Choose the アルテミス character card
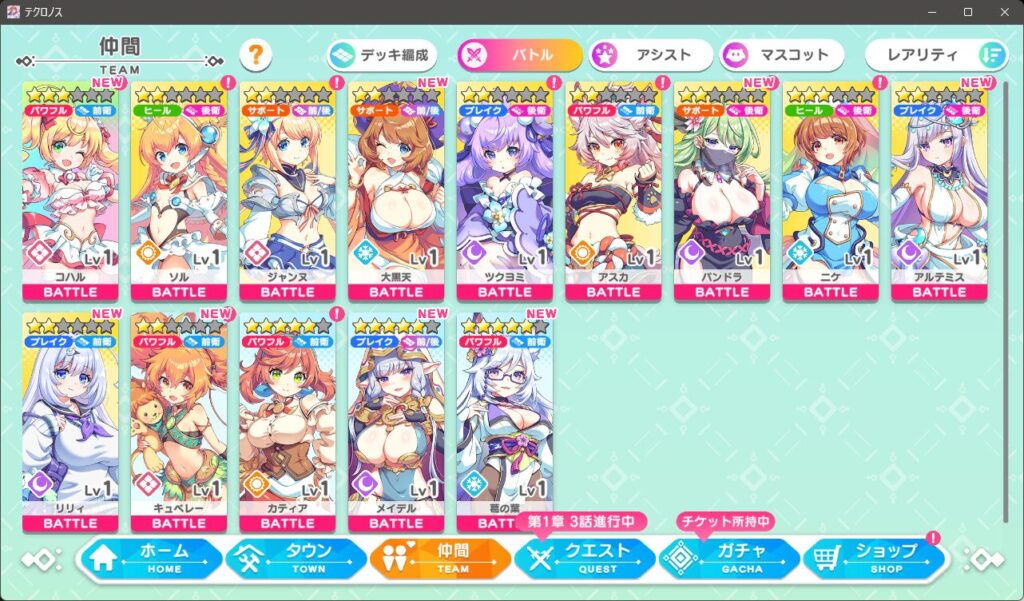 pyautogui.click(x=939, y=190)
